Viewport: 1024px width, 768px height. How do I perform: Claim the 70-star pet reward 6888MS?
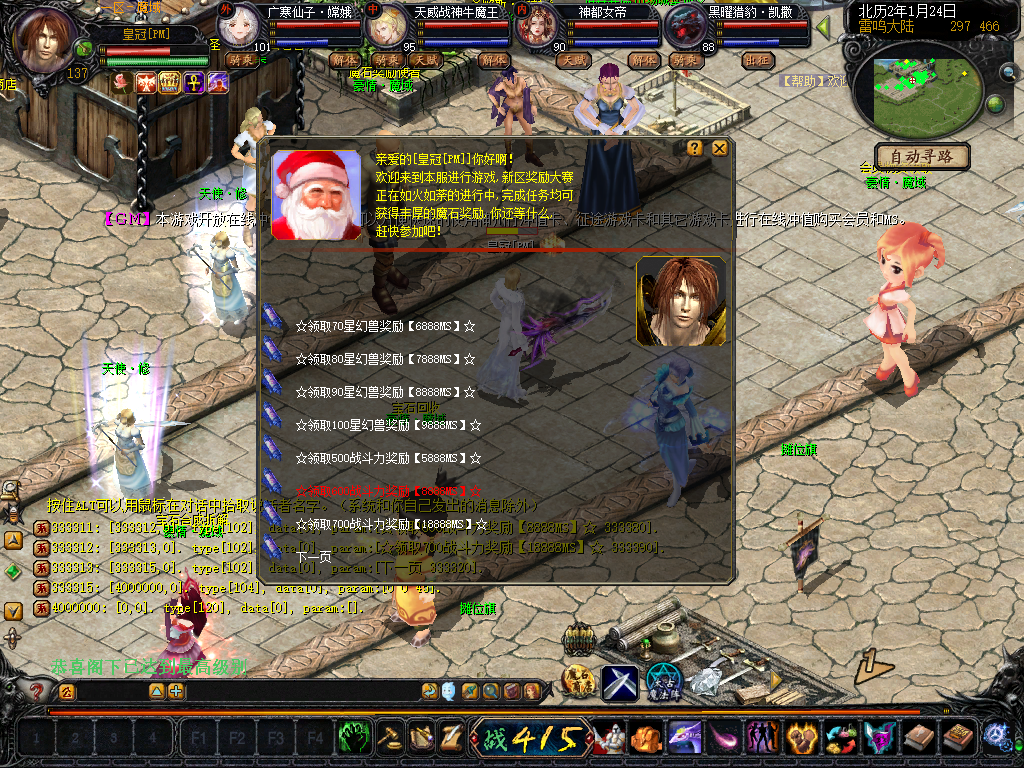[x=385, y=326]
